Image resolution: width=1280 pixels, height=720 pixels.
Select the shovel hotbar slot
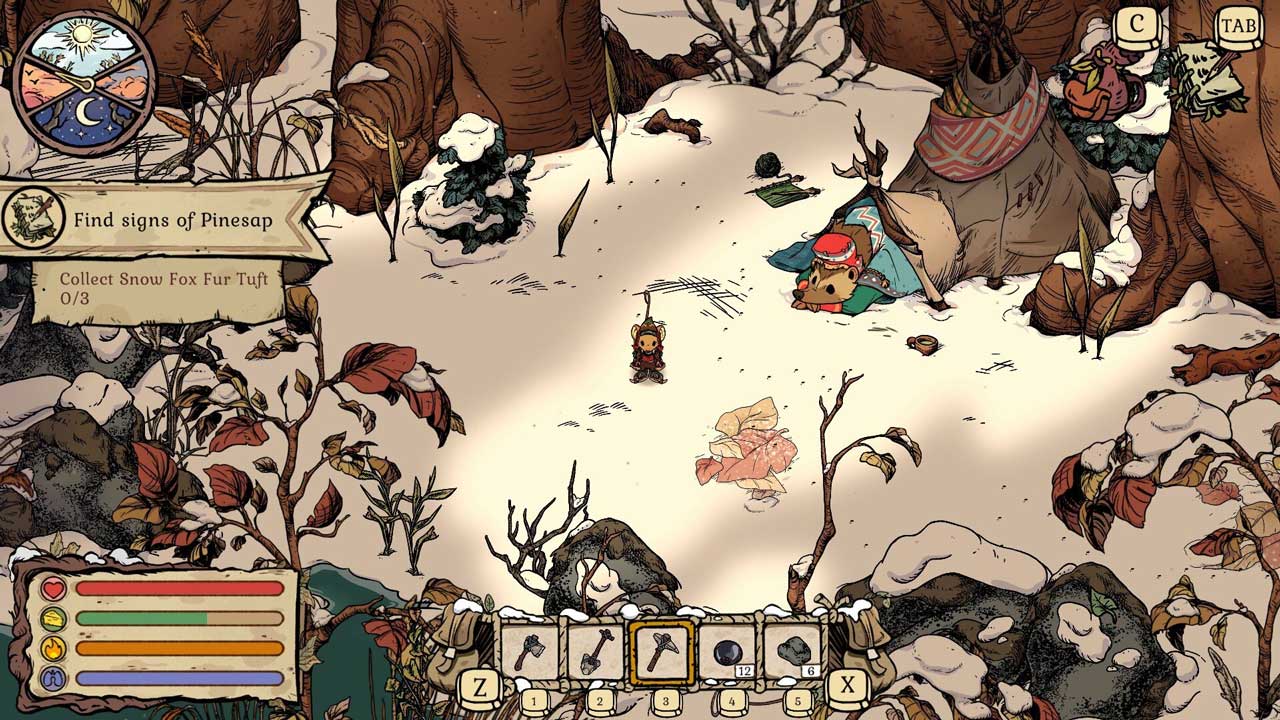tap(597, 651)
